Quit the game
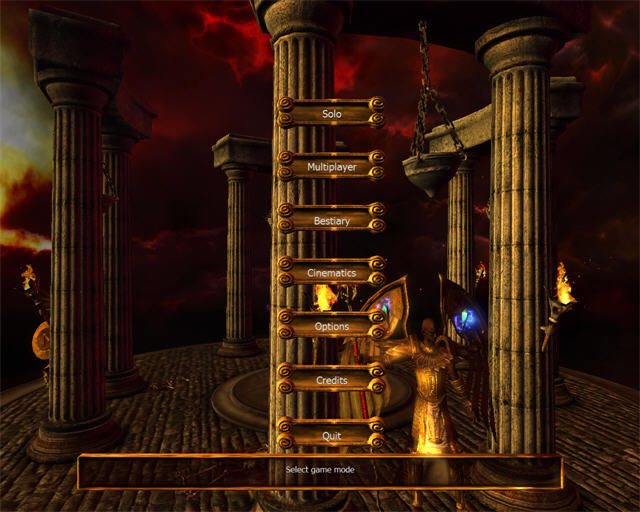The width and height of the screenshot is (640, 512). [x=331, y=436]
